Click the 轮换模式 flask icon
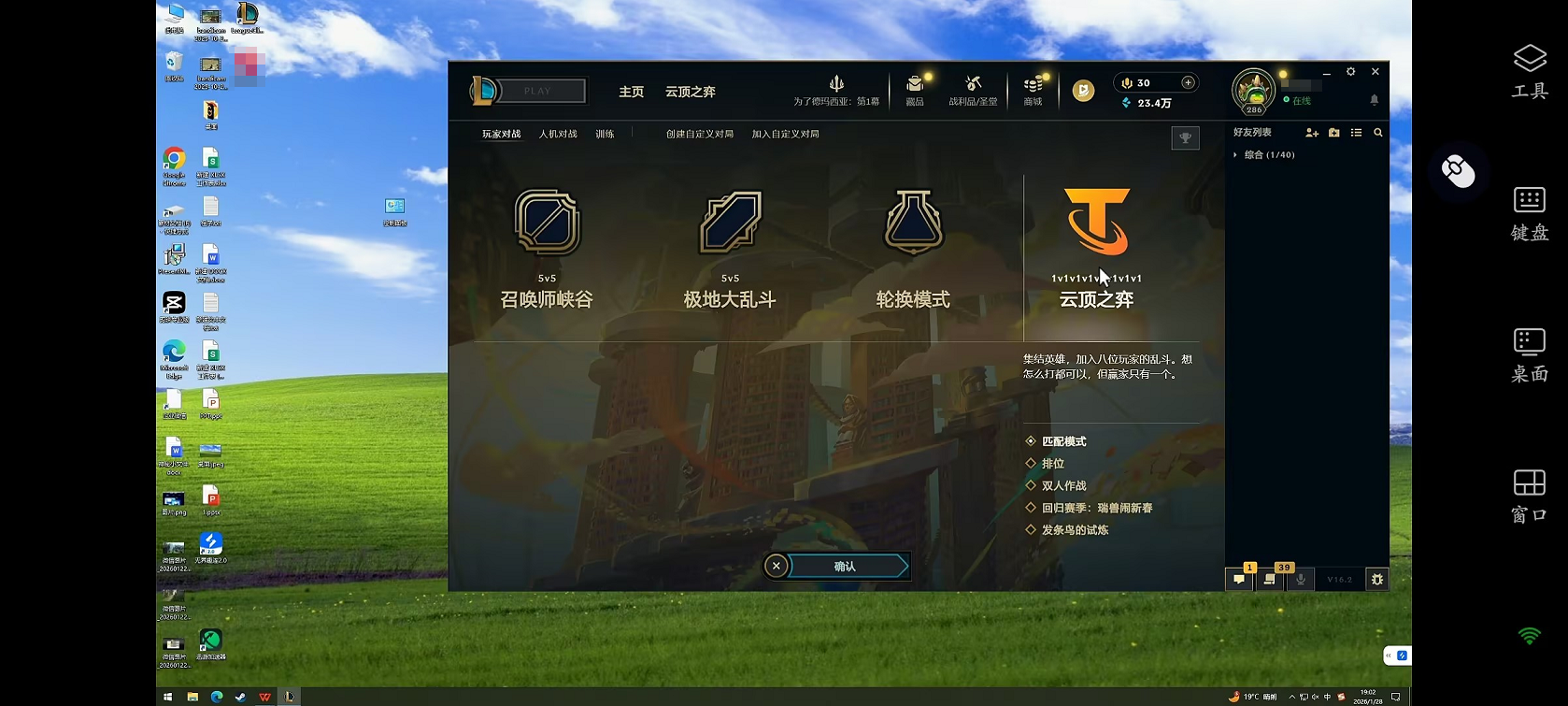1568x706 pixels. pos(913,223)
